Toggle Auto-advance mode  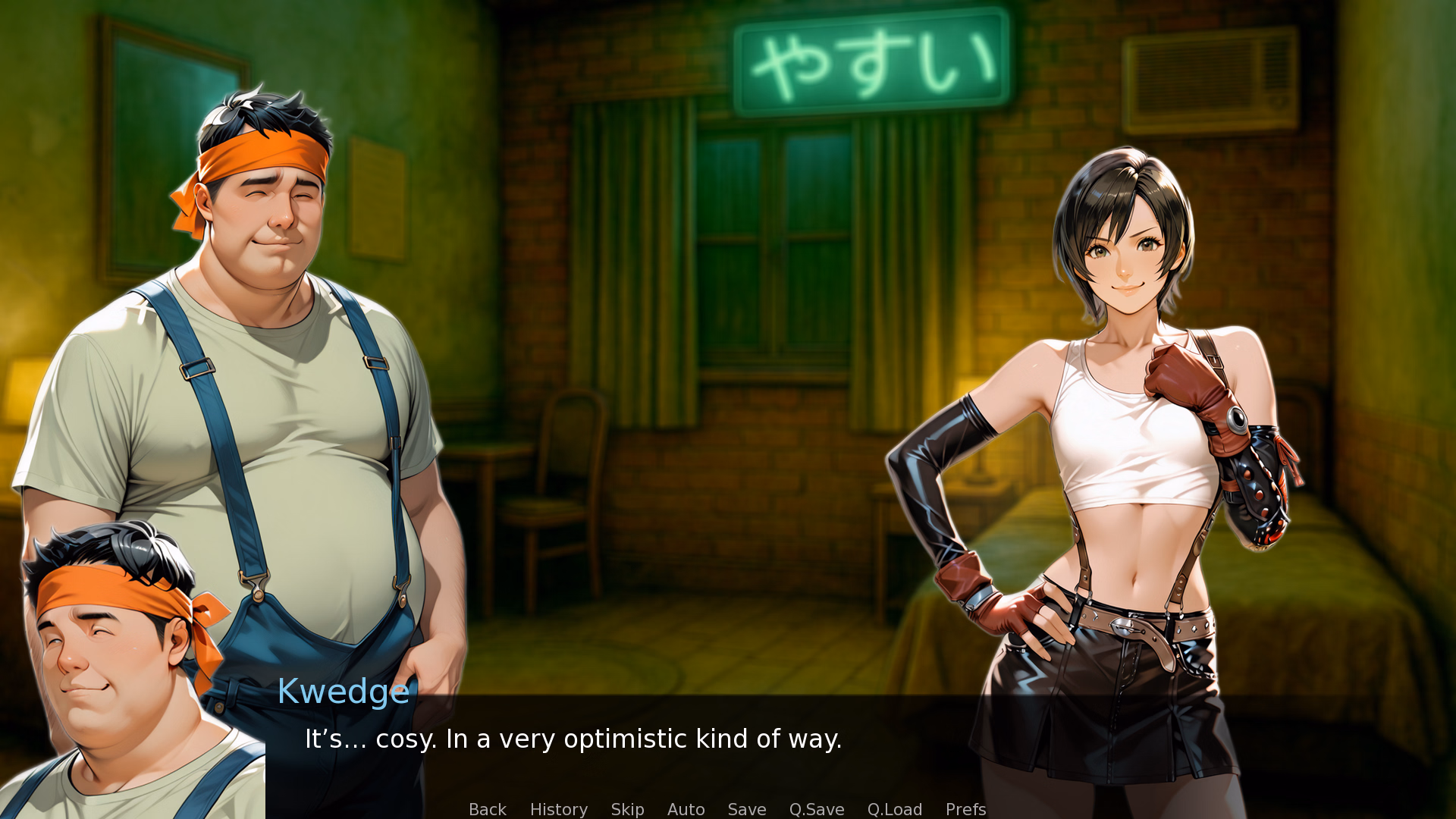[x=686, y=809]
